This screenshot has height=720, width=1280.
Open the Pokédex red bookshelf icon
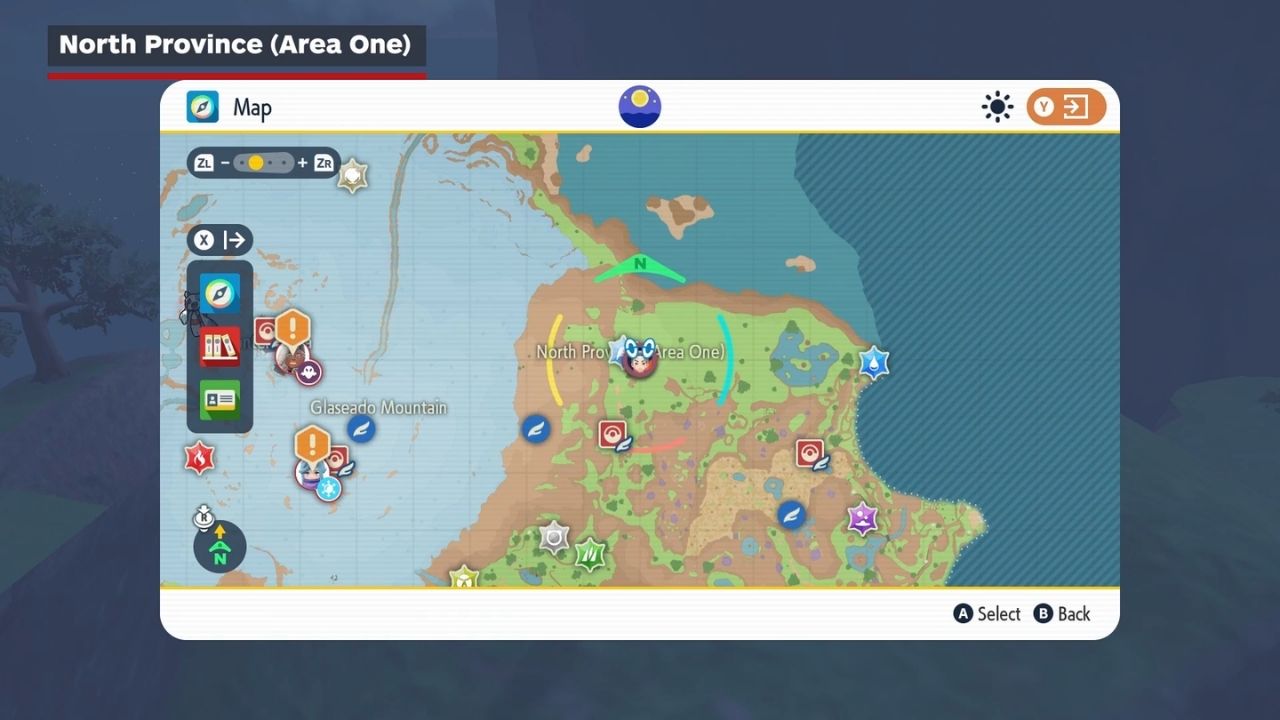coord(220,347)
